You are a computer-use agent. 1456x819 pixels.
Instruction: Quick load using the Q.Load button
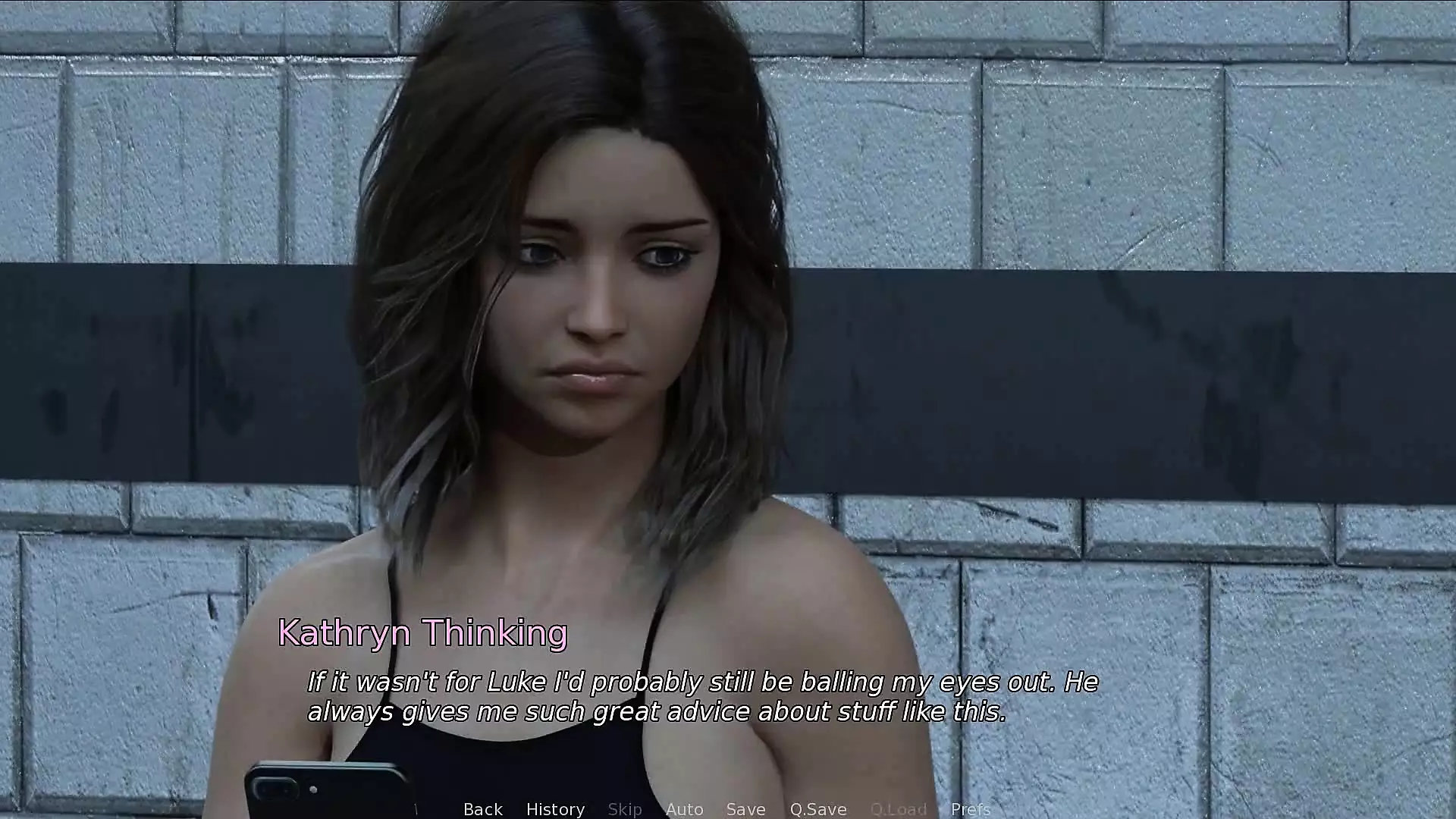click(898, 809)
